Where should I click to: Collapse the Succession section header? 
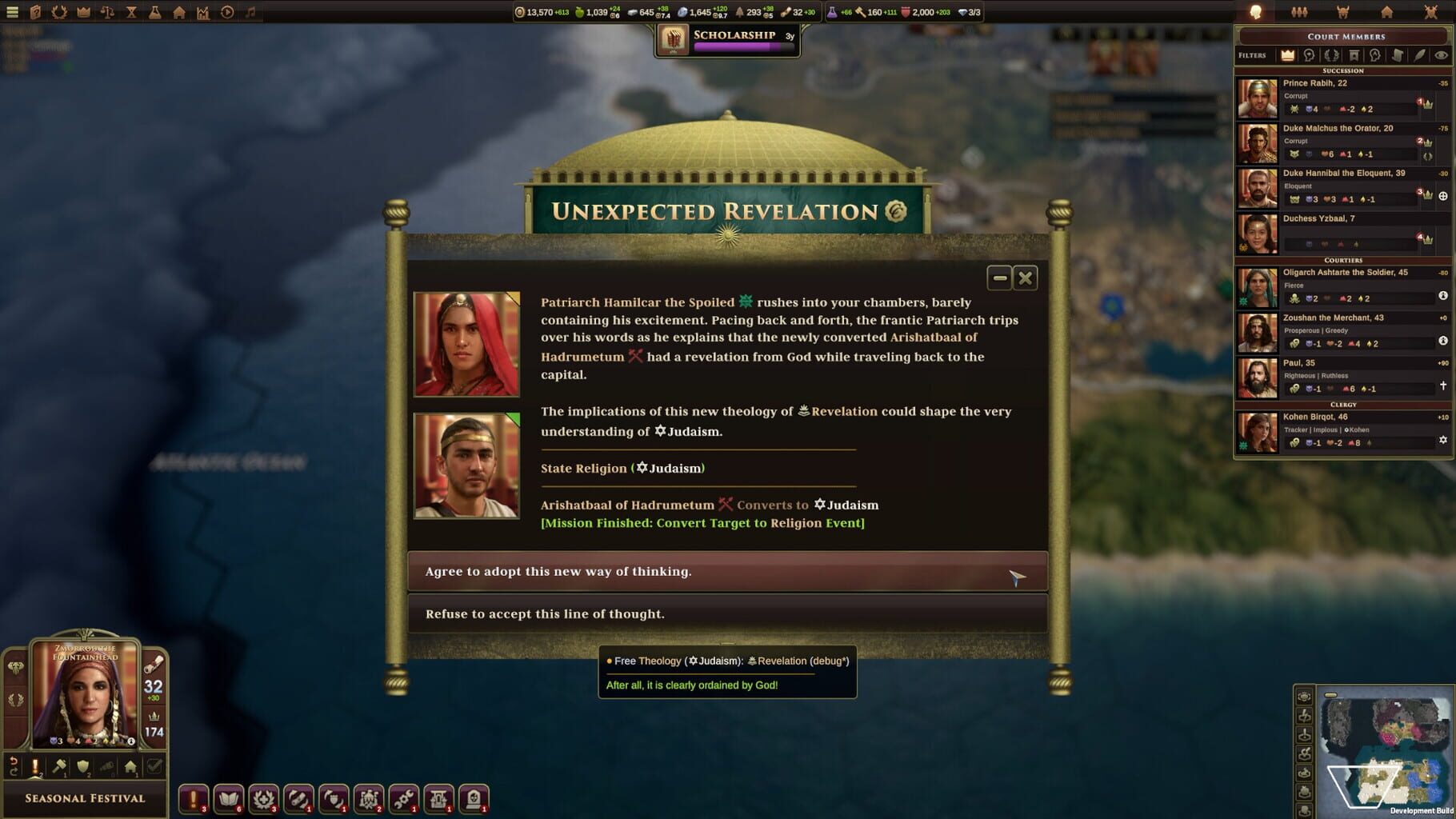tap(1343, 70)
